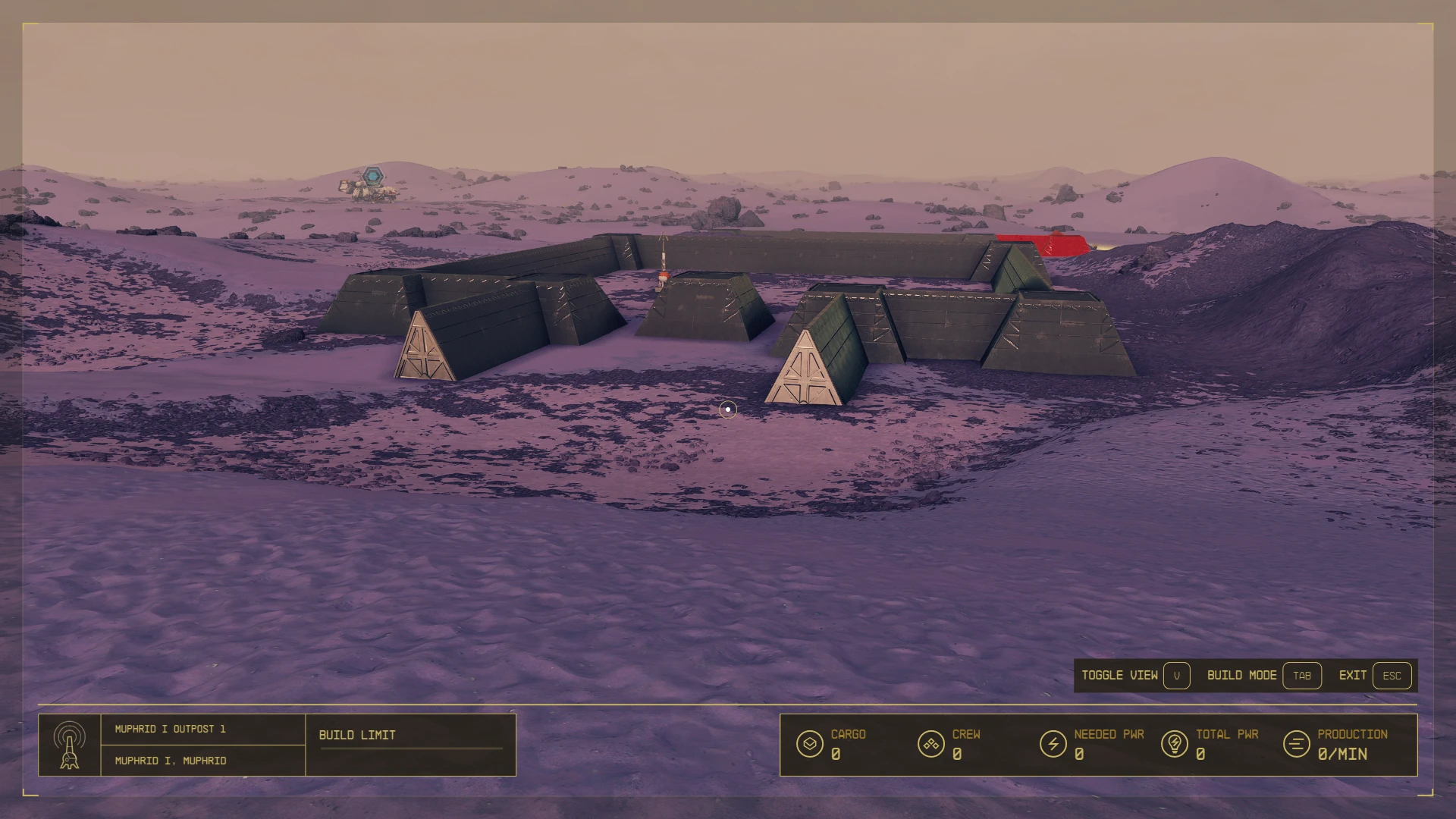Click the Production 0/MIN readout

coord(1342,755)
